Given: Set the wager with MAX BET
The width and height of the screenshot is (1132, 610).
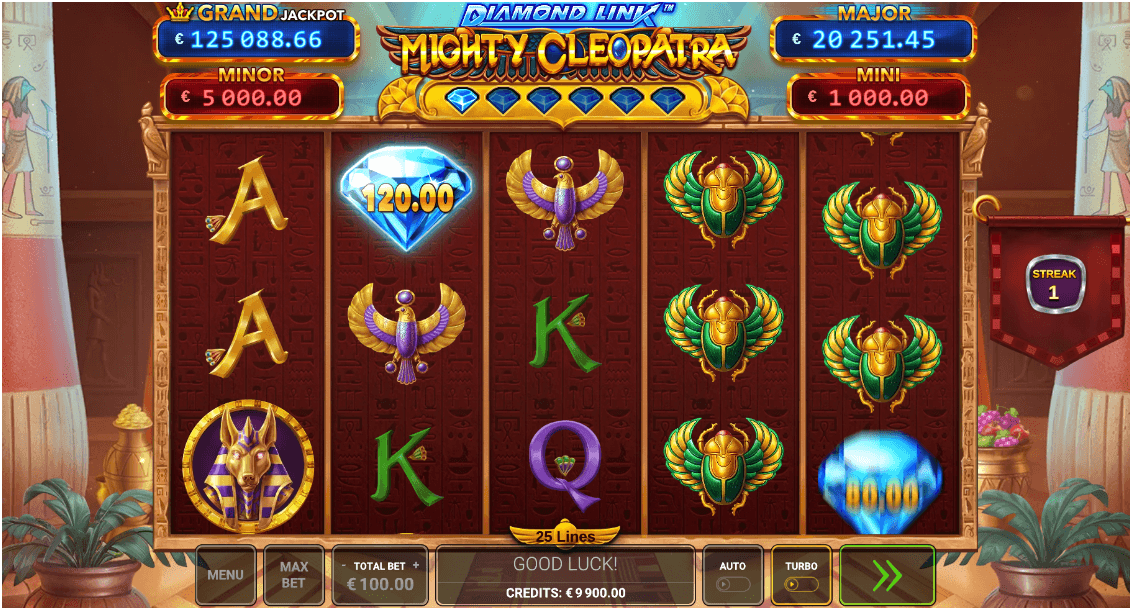Looking at the screenshot, I should click(x=293, y=575).
